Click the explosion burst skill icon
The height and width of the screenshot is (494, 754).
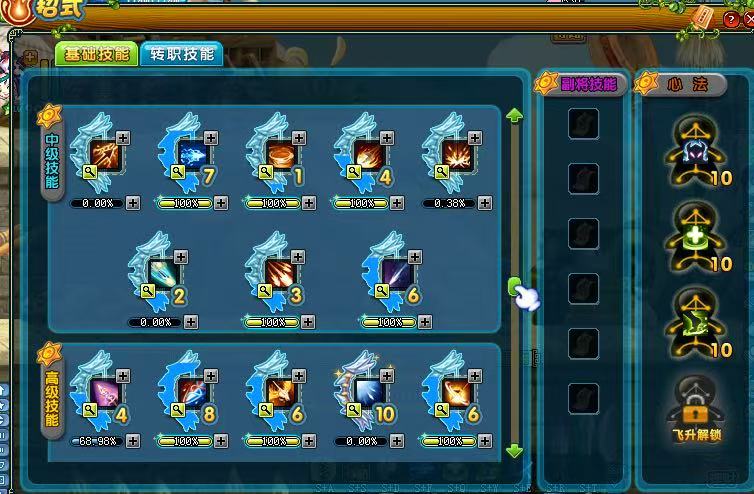(x=455, y=154)
